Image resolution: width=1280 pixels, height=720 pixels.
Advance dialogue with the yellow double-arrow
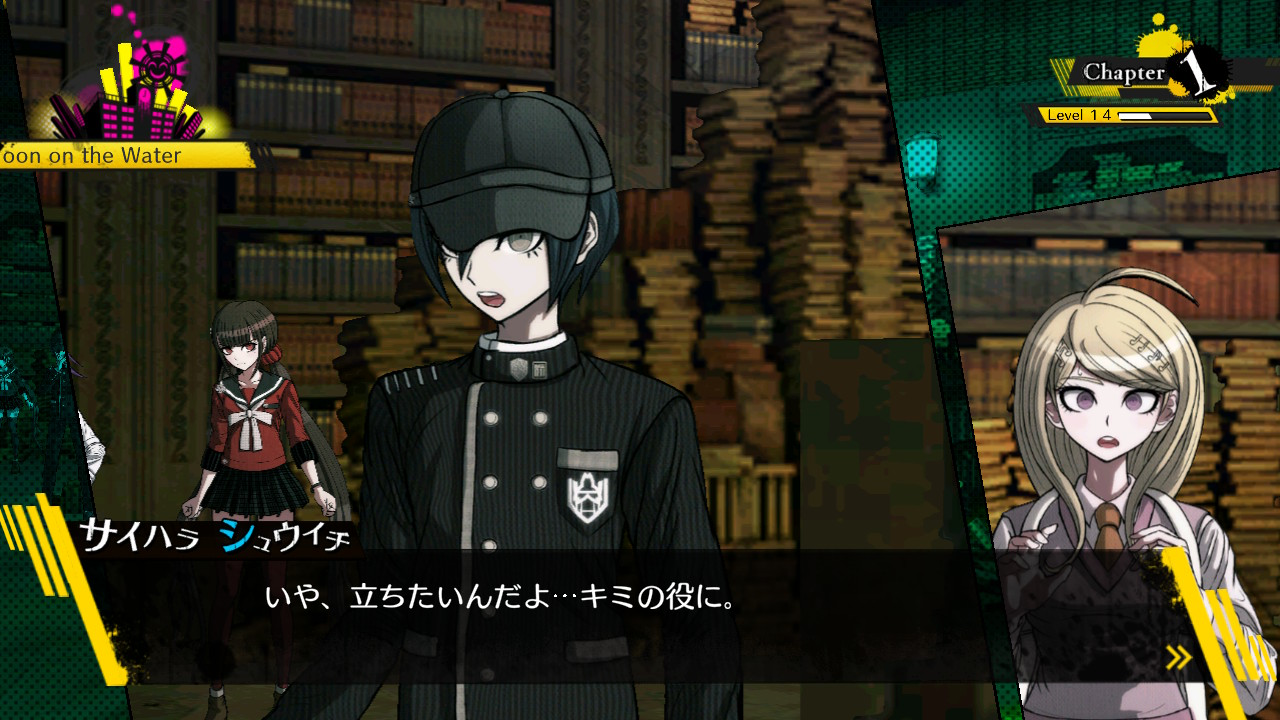1179,657
